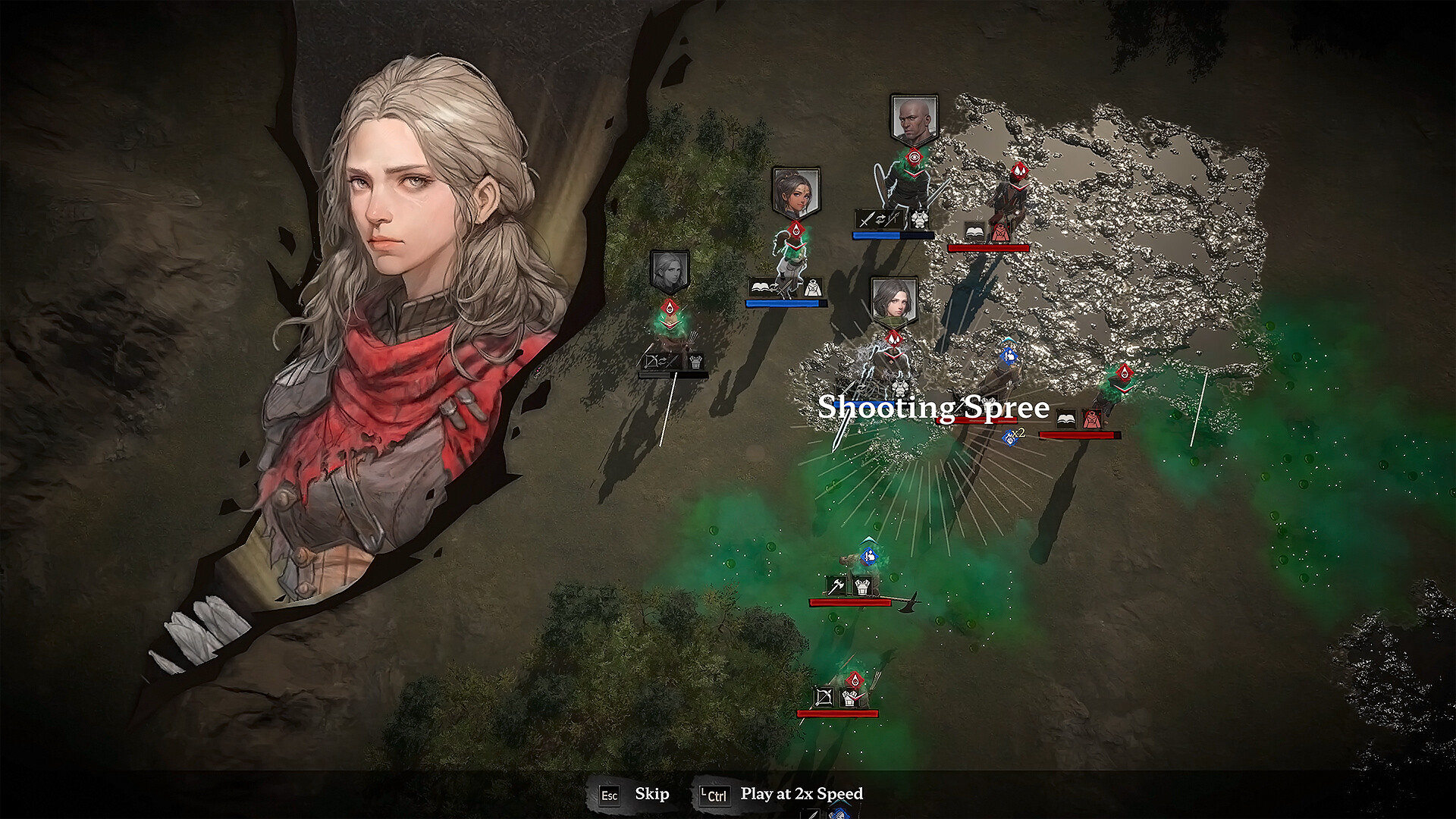Open the spellbook icon of the red-cloaked enemy
Screen dimensions: 1456x819
pos(973,231)
